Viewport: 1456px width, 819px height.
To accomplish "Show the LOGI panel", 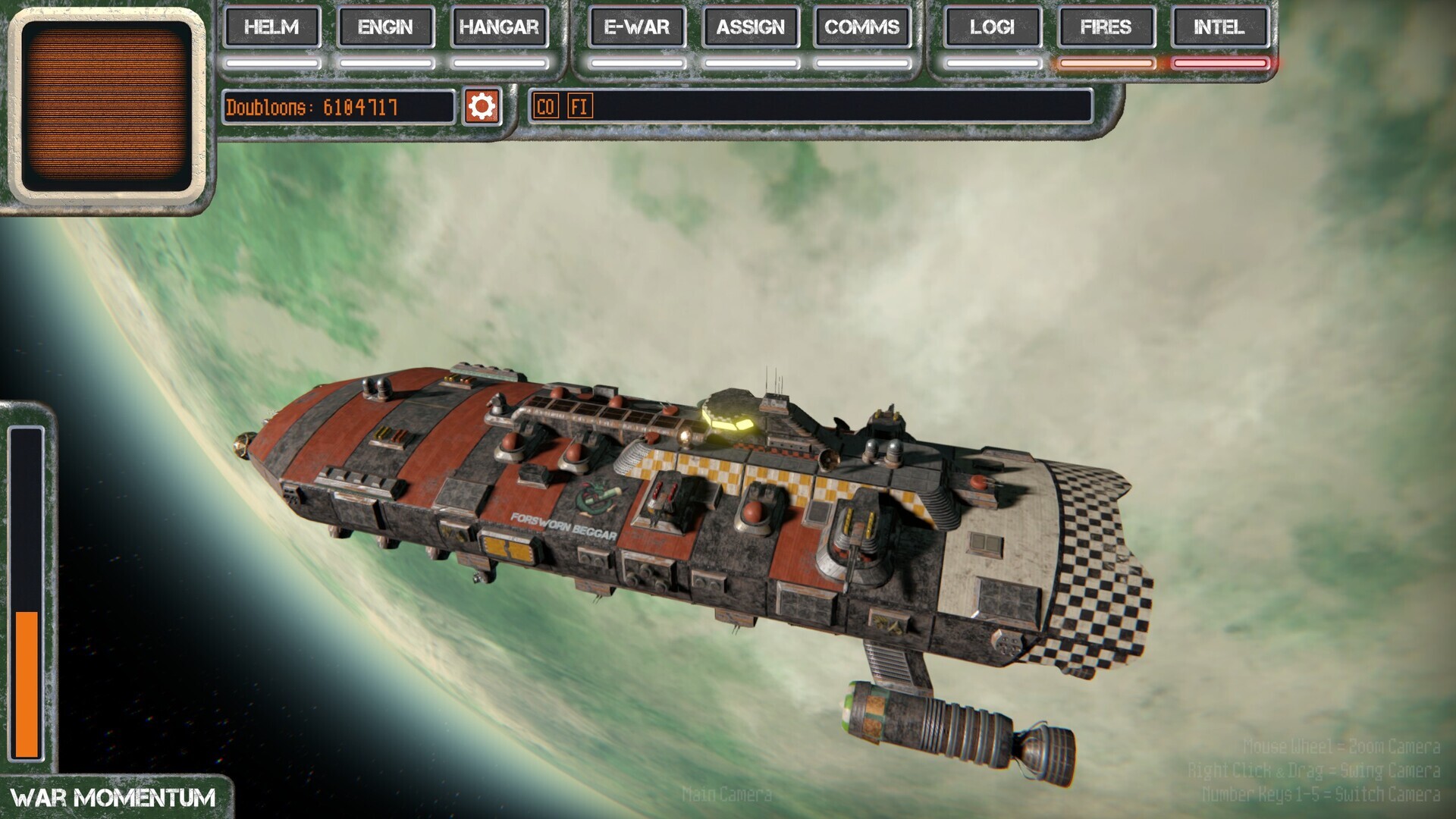I will [x=992, y=27].
